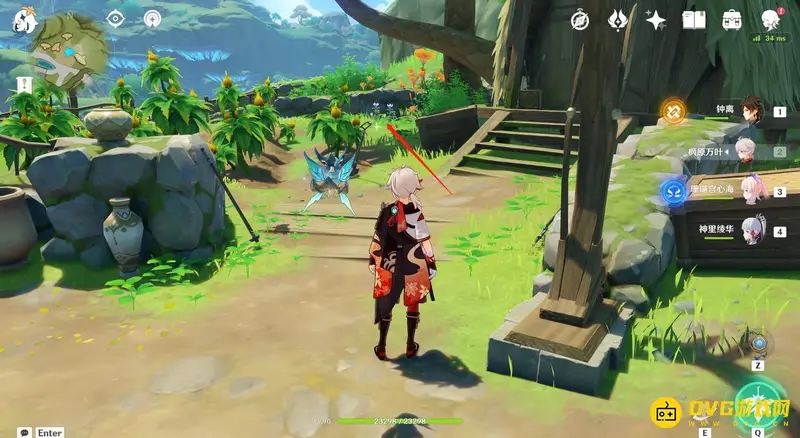The height and width of the screenshot is (438, 800).
Task: Open the backpack inventory icon
Action: 732,19
